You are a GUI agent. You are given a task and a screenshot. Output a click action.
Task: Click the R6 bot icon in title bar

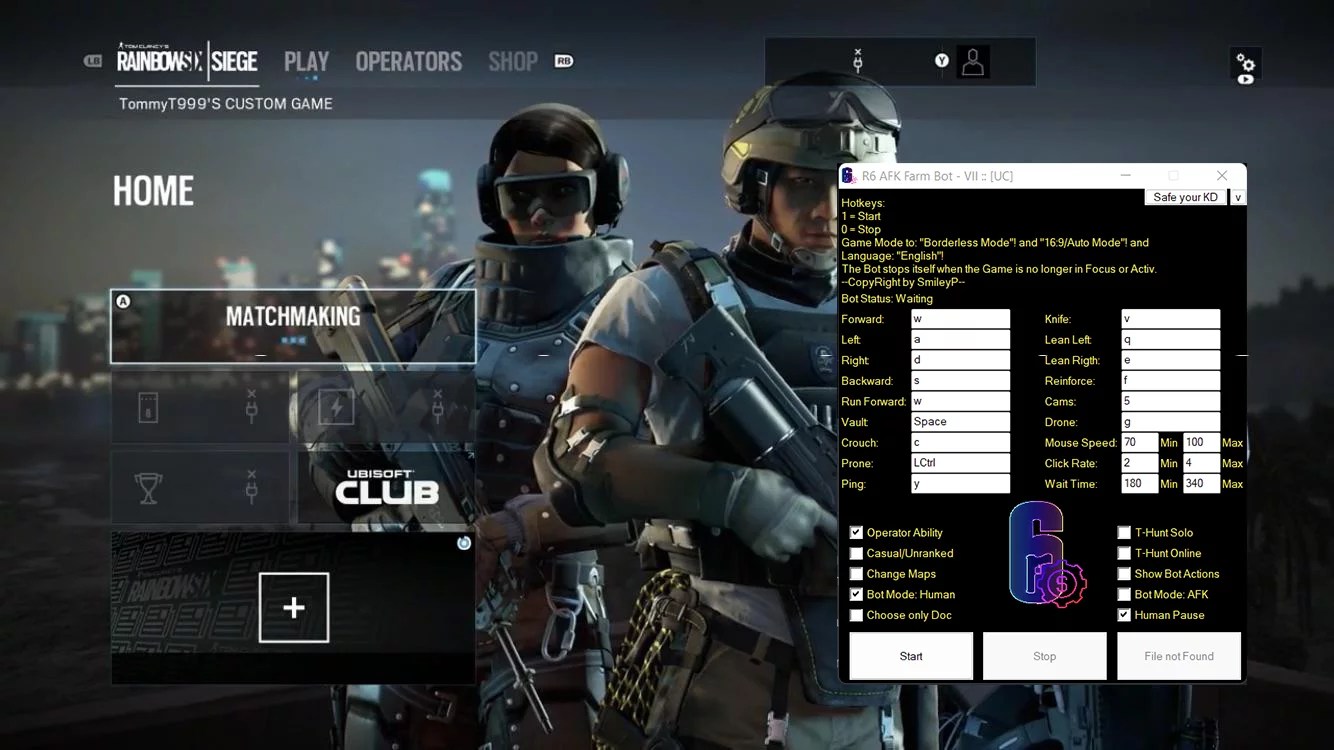pyautogui.click(x=849, y=175)
